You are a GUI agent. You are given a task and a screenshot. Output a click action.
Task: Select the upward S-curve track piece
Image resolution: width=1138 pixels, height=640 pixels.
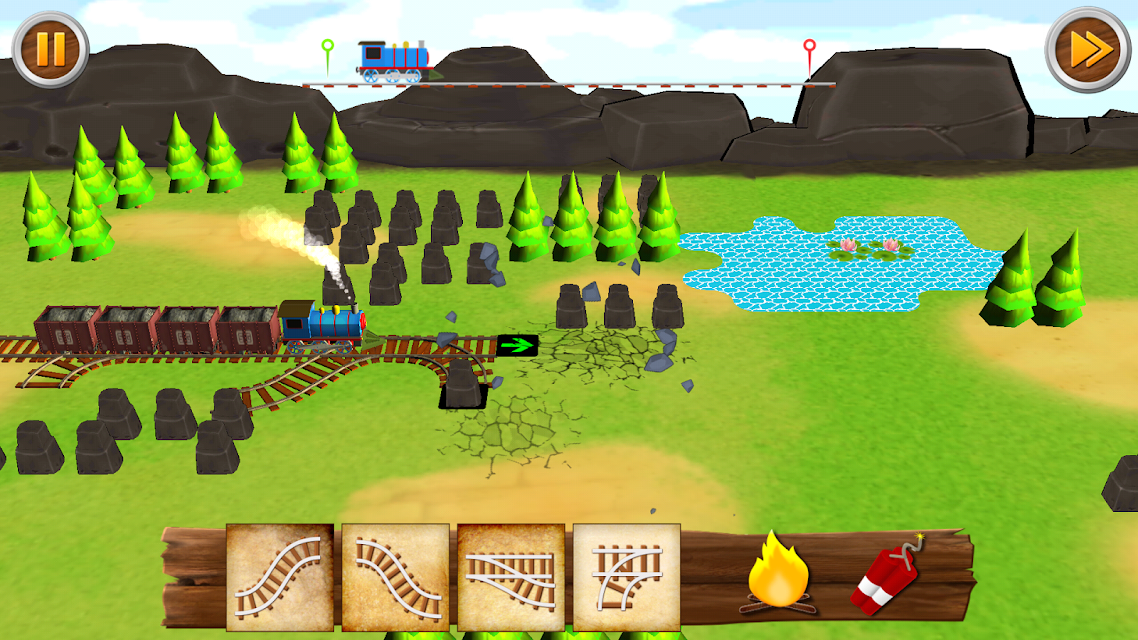280,578
